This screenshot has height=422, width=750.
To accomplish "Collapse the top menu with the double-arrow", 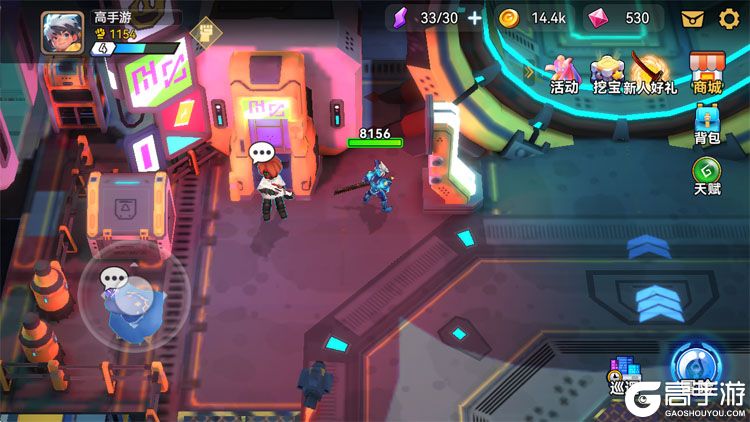I will coord(530,71).
